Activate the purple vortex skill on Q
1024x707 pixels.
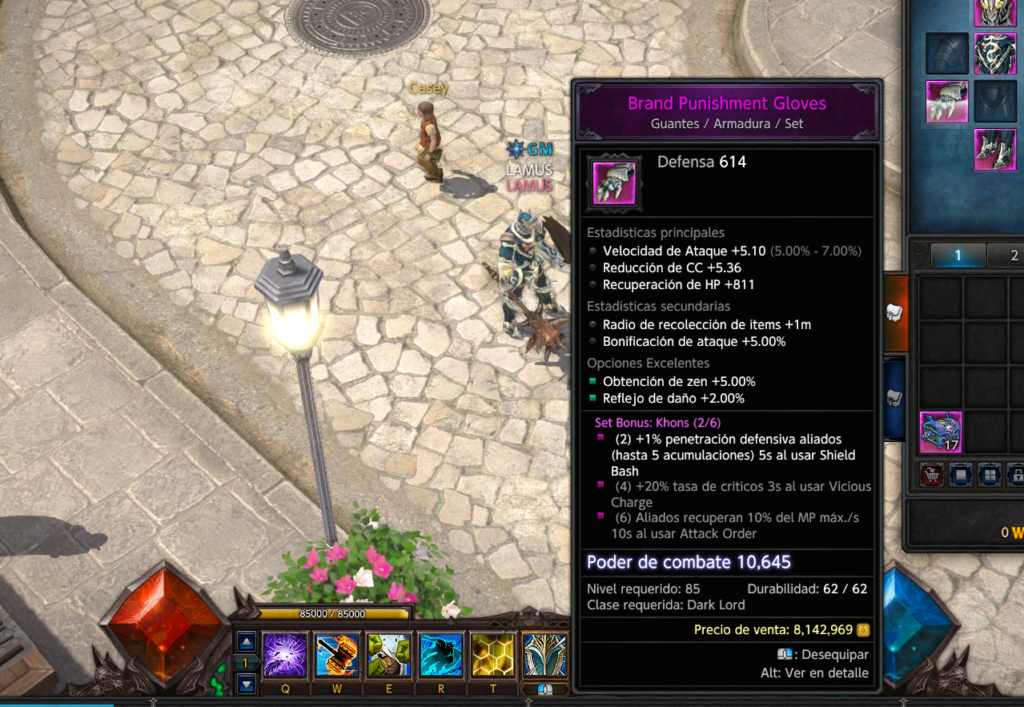284,655
